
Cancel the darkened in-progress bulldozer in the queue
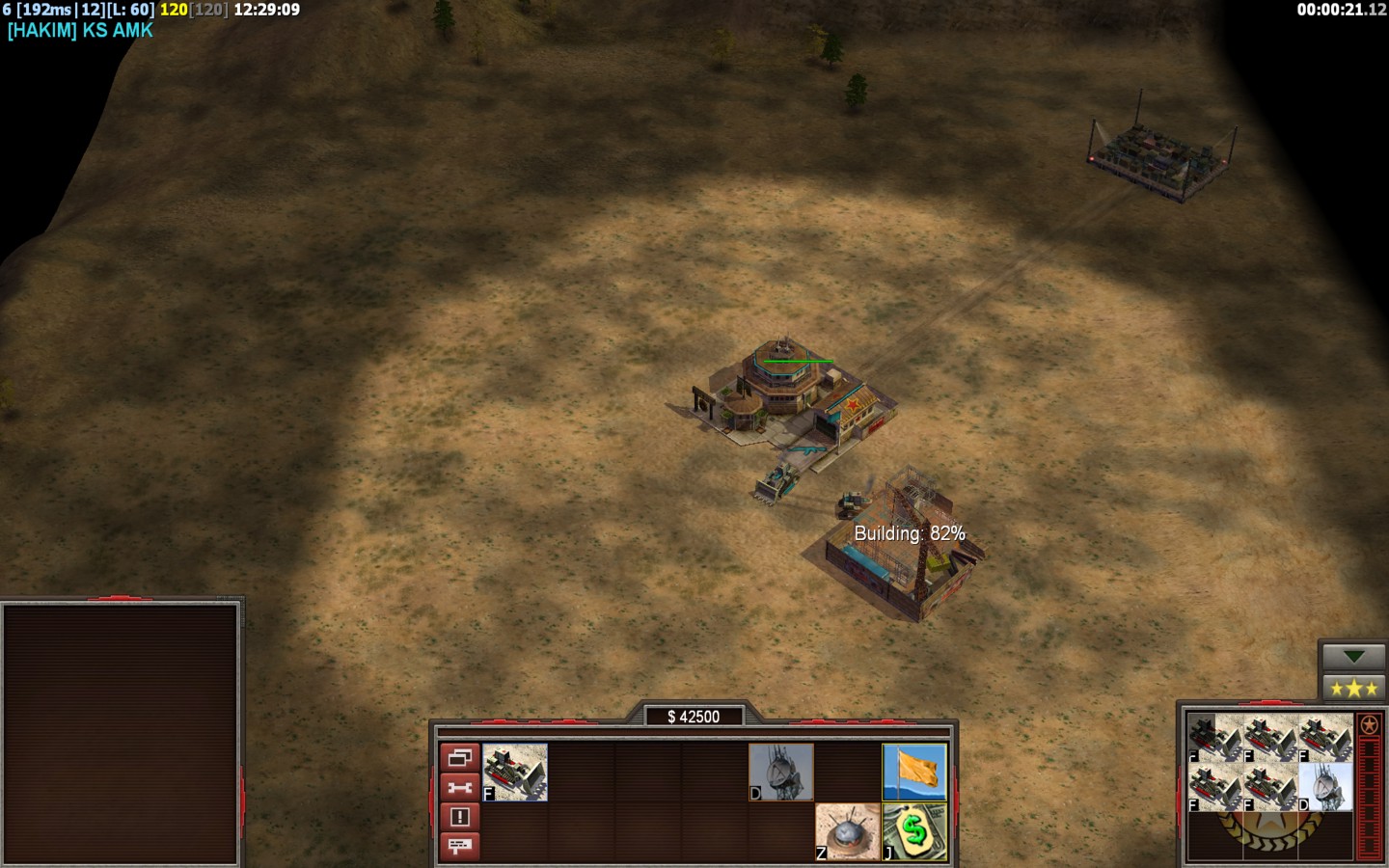[x=1213, y=738]
